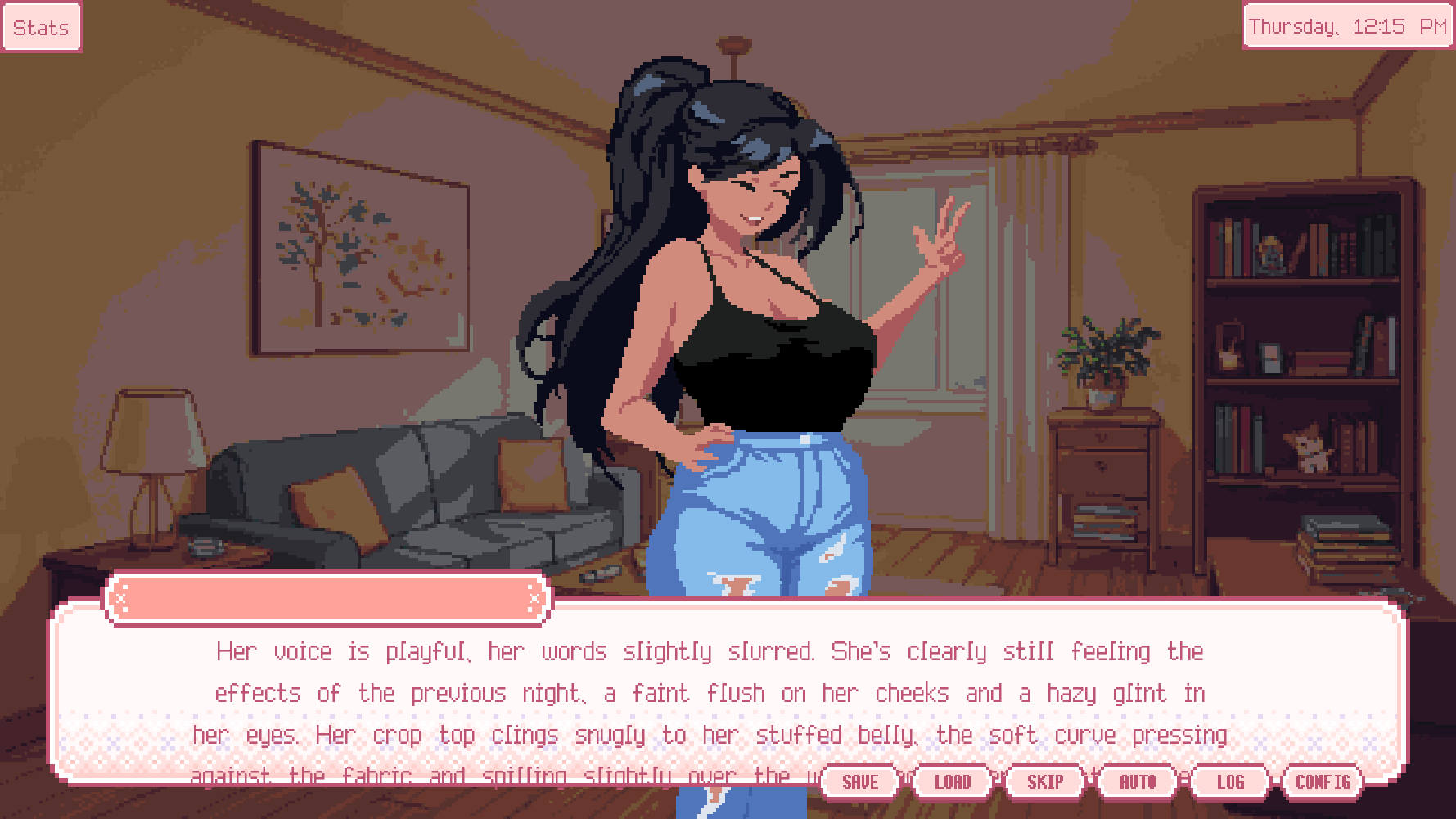Screen dimensions: 1456x819
Task: Show the dialogue LOG history
Action: pyautogui.click(x=1229, y=781)
